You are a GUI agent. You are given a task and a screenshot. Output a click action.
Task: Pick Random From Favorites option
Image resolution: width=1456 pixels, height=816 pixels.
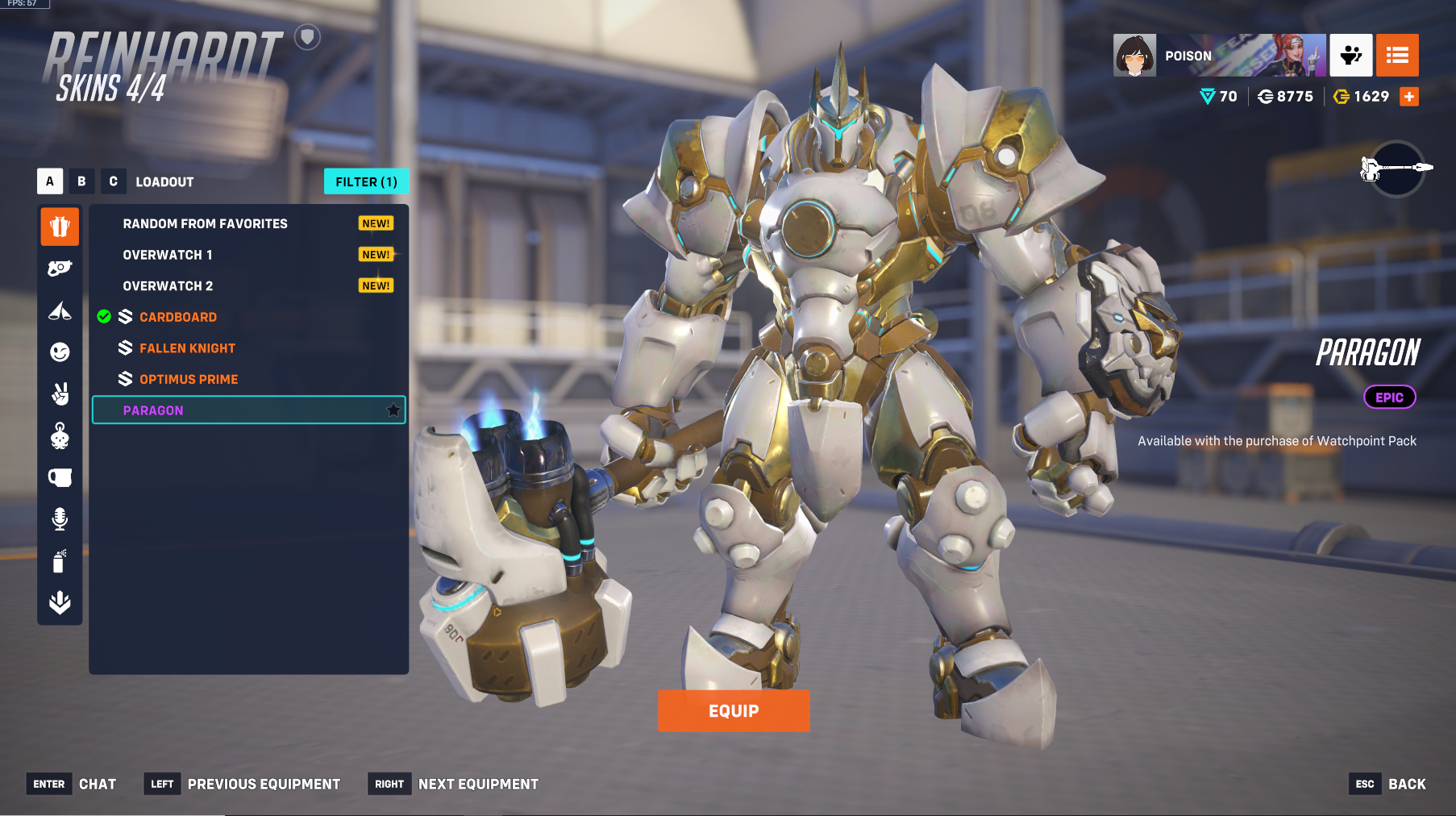pos(205,223)
